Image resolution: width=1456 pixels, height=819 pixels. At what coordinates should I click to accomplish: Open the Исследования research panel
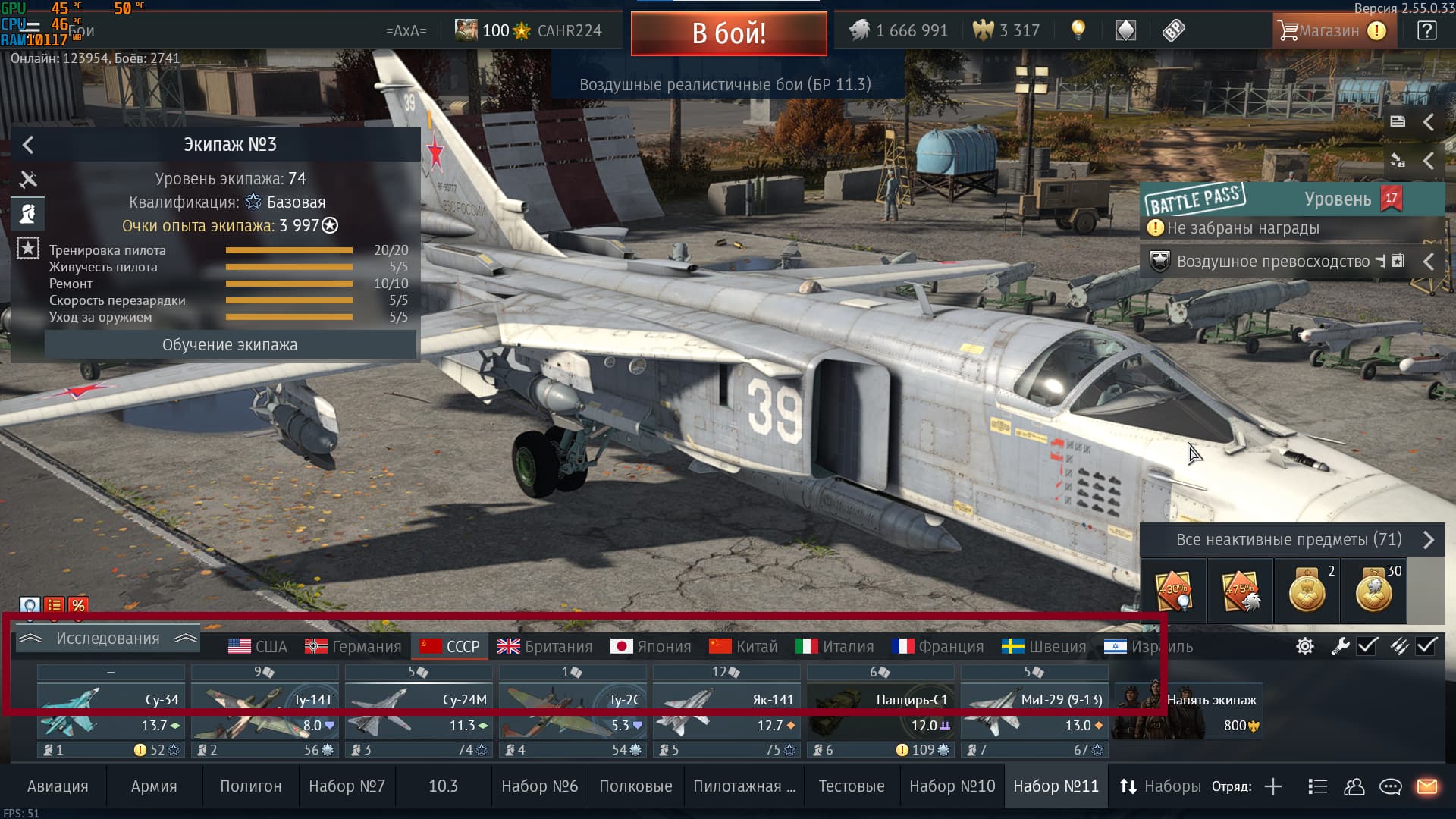108,639
